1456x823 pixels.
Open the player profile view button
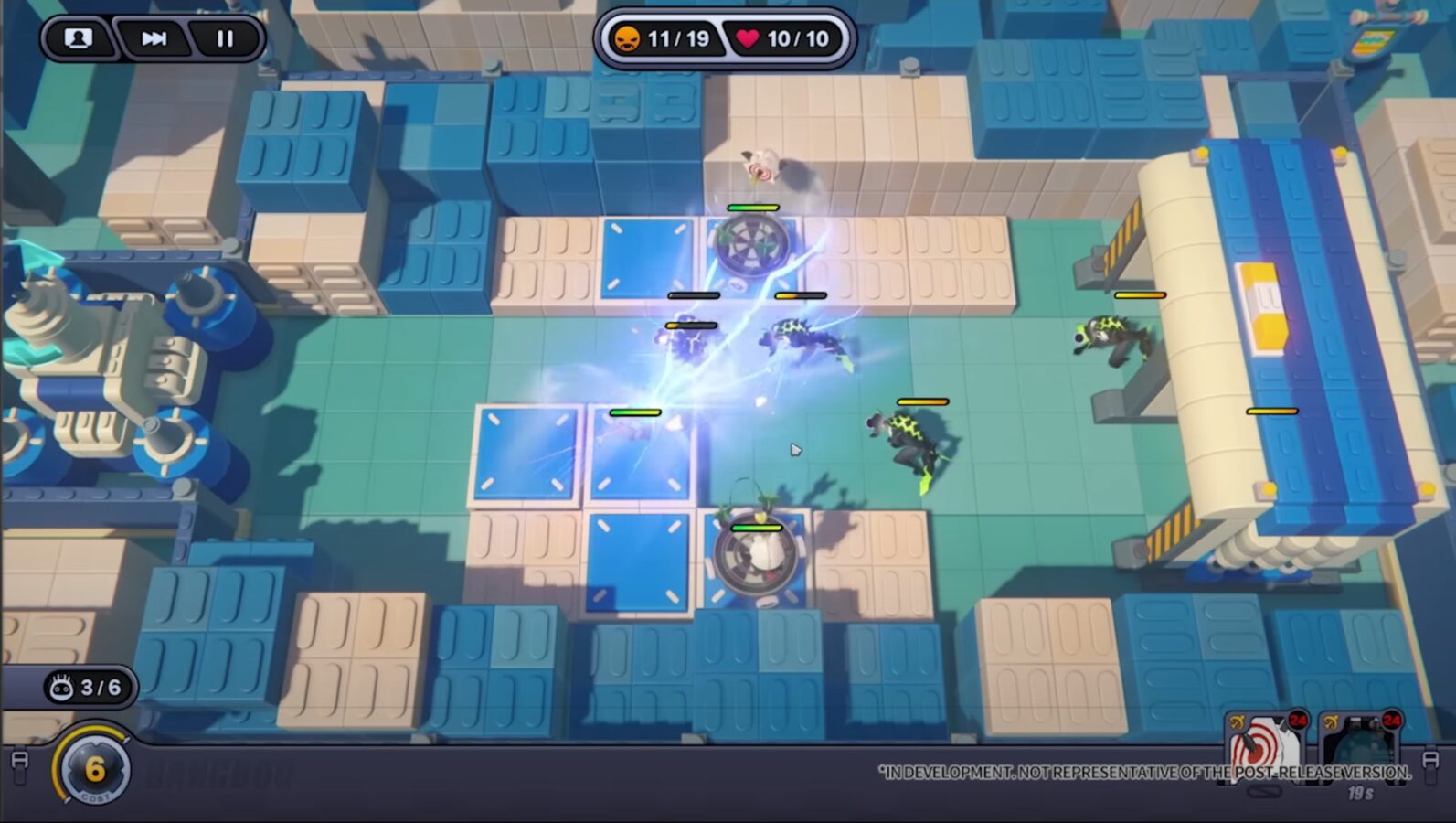(79, 38)
